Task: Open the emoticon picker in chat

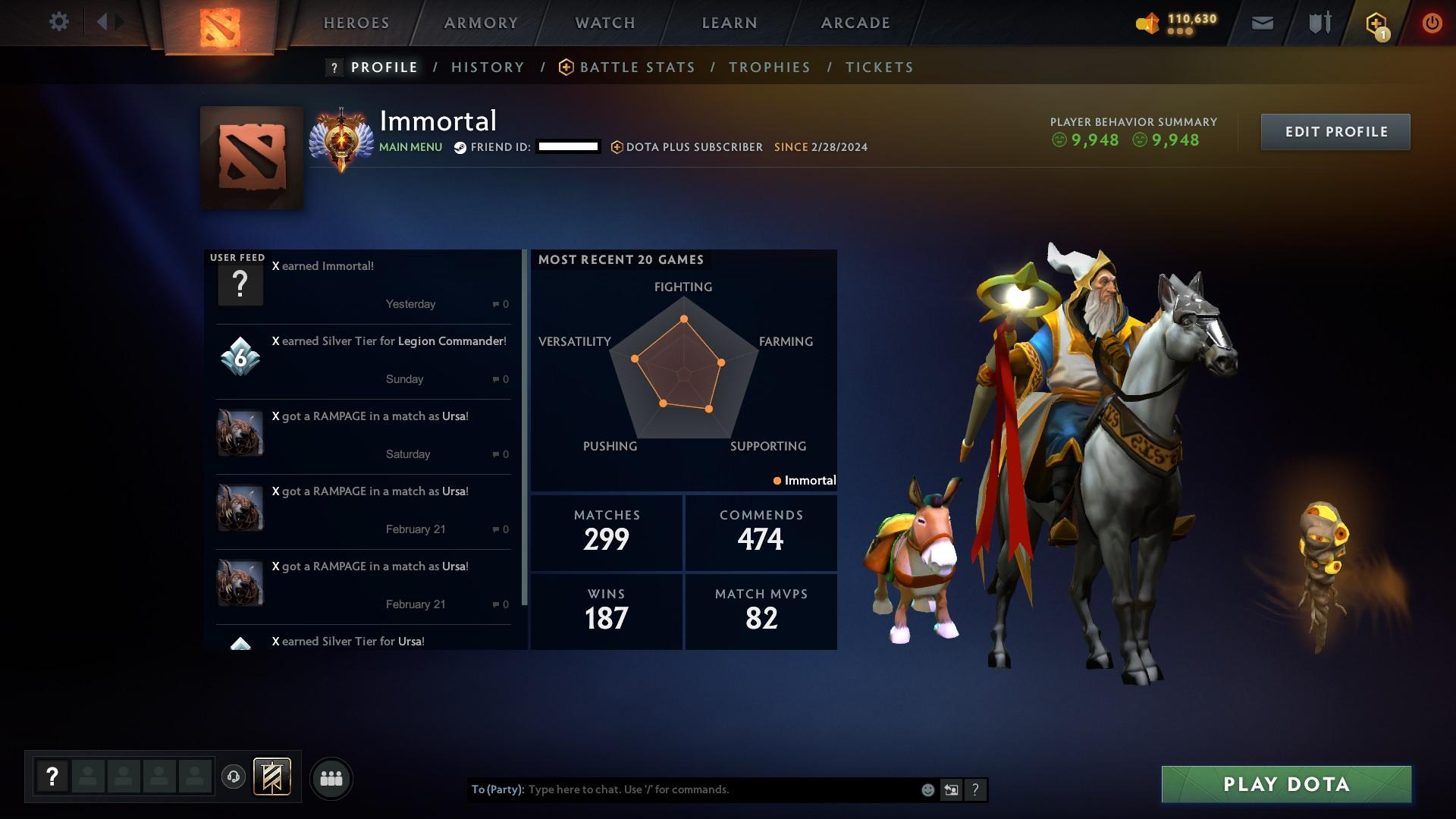Action: point(927,789)
